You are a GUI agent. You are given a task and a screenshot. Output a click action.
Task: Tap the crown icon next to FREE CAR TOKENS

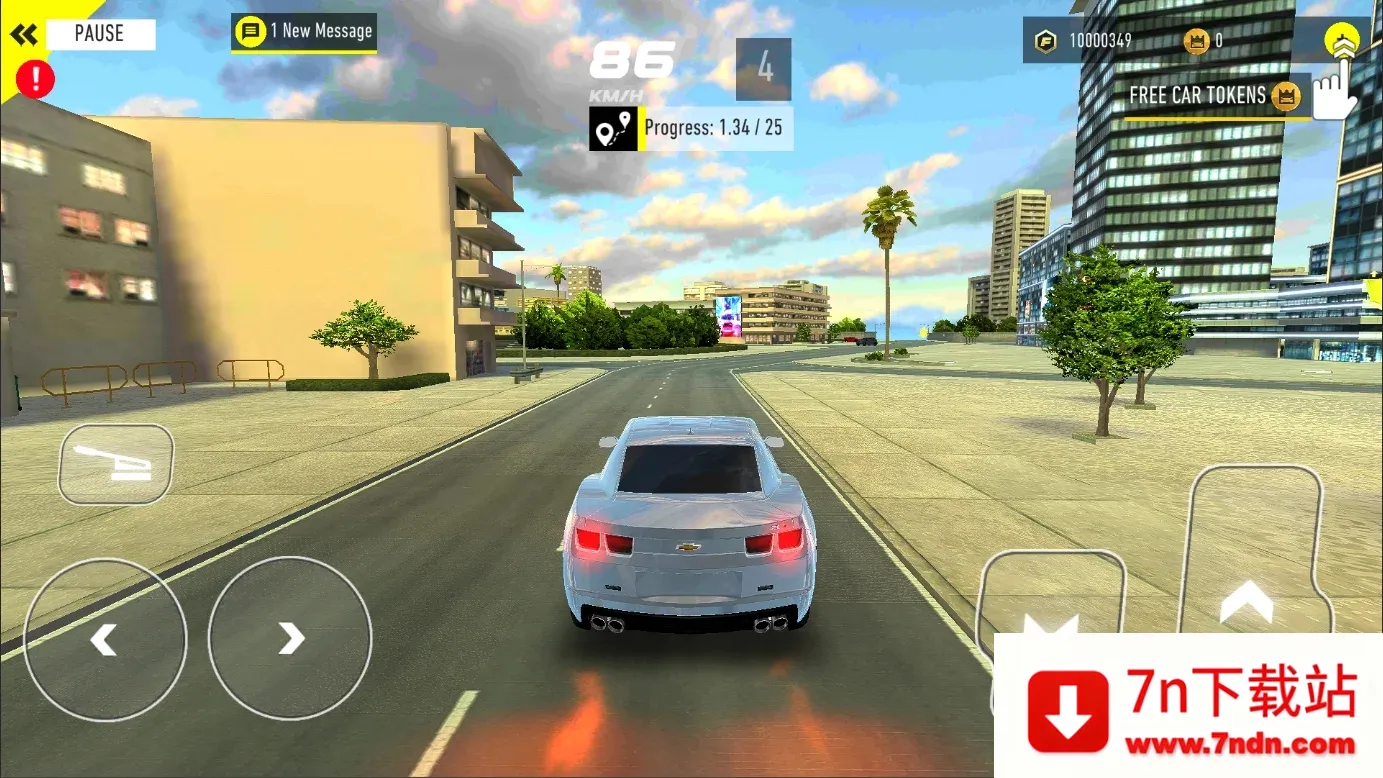click(x=1285, y=95)
